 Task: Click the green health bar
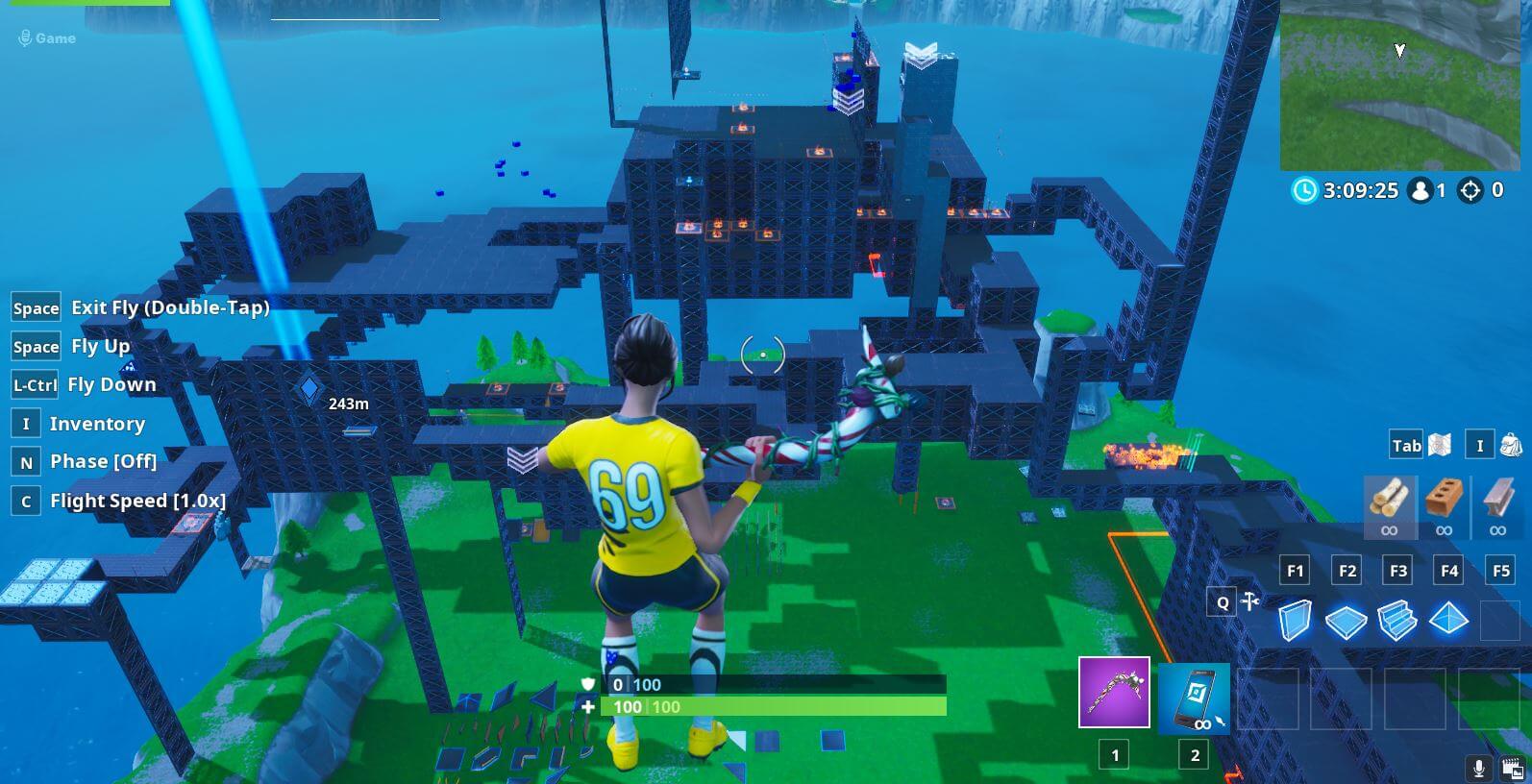point(769,707)
